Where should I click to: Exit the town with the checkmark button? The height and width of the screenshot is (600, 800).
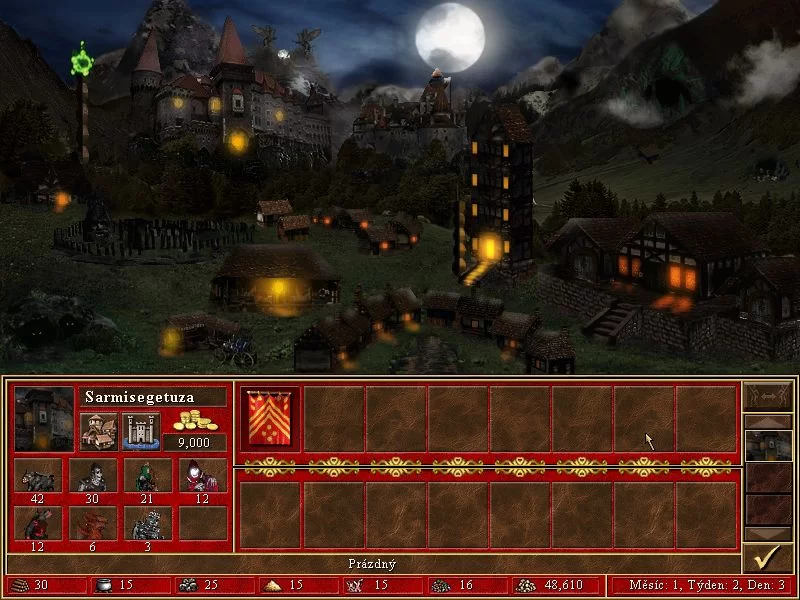click(x=768, y=558)
